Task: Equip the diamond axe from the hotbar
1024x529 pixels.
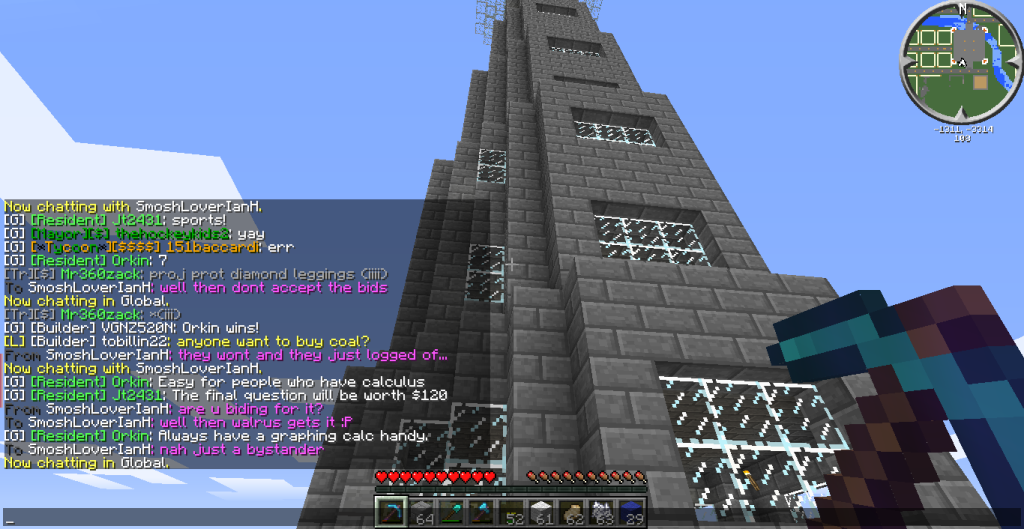Action: [x=482, y=510]
